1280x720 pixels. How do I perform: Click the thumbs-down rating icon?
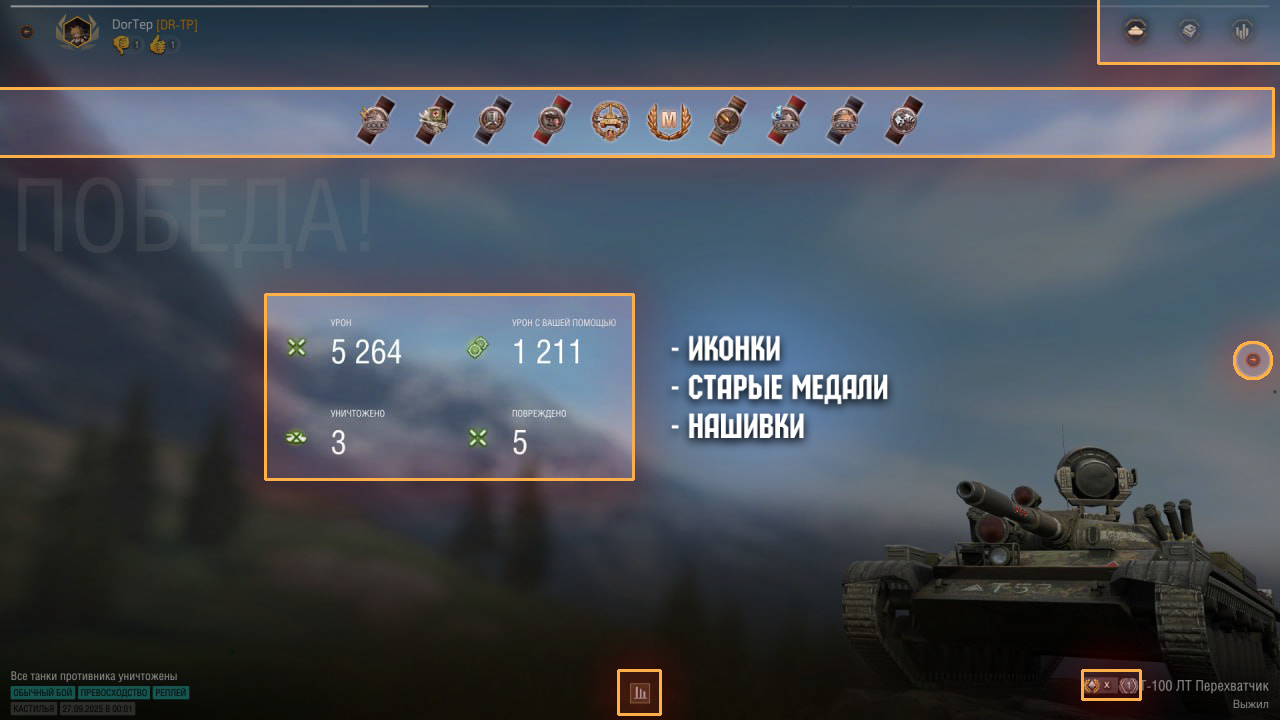click(x=122, y=44)
